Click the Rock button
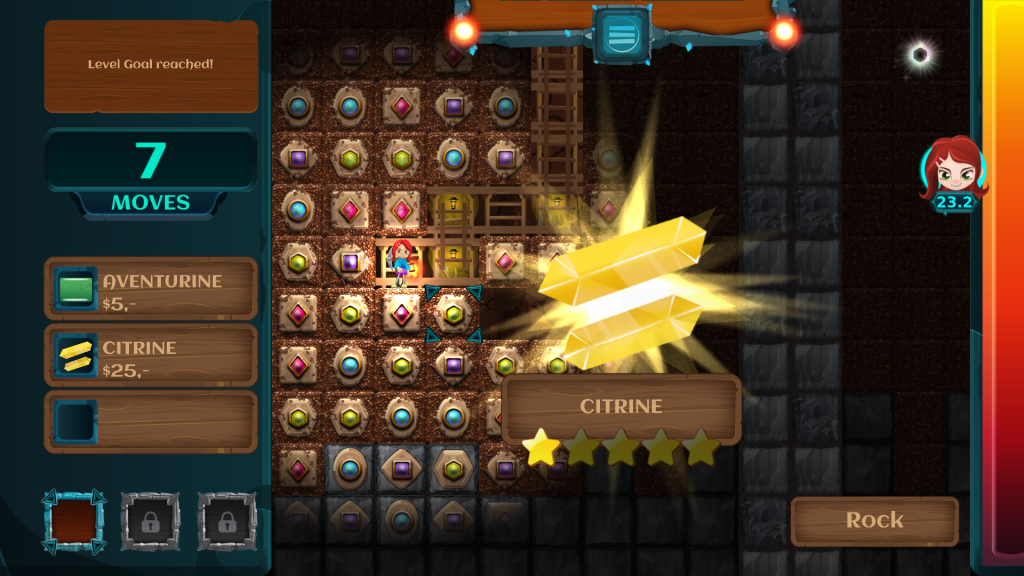1024x576 pixels. point(874,520)
